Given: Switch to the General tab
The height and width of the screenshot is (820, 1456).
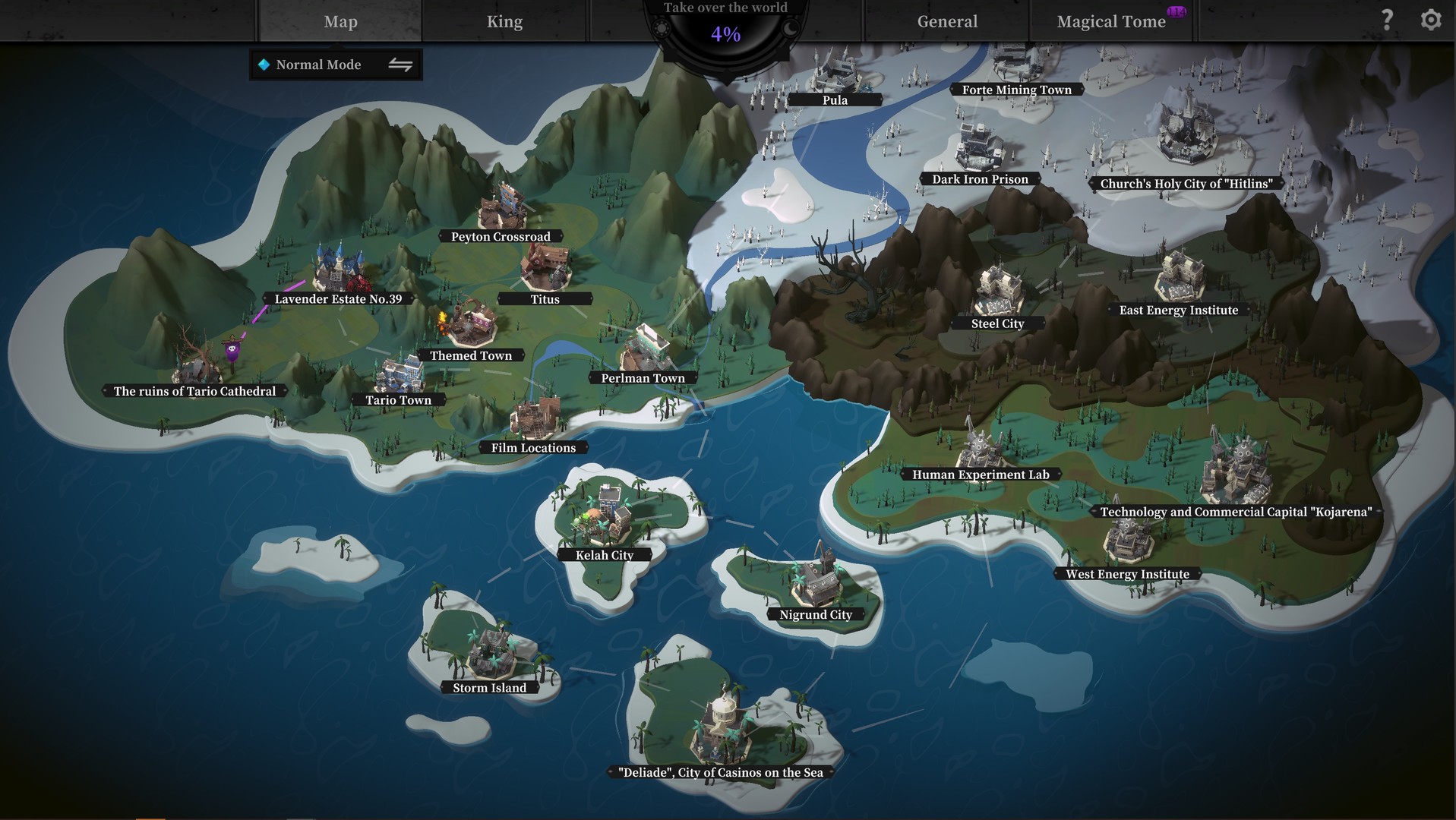Looking at the screenshot, I should (947, 21).
